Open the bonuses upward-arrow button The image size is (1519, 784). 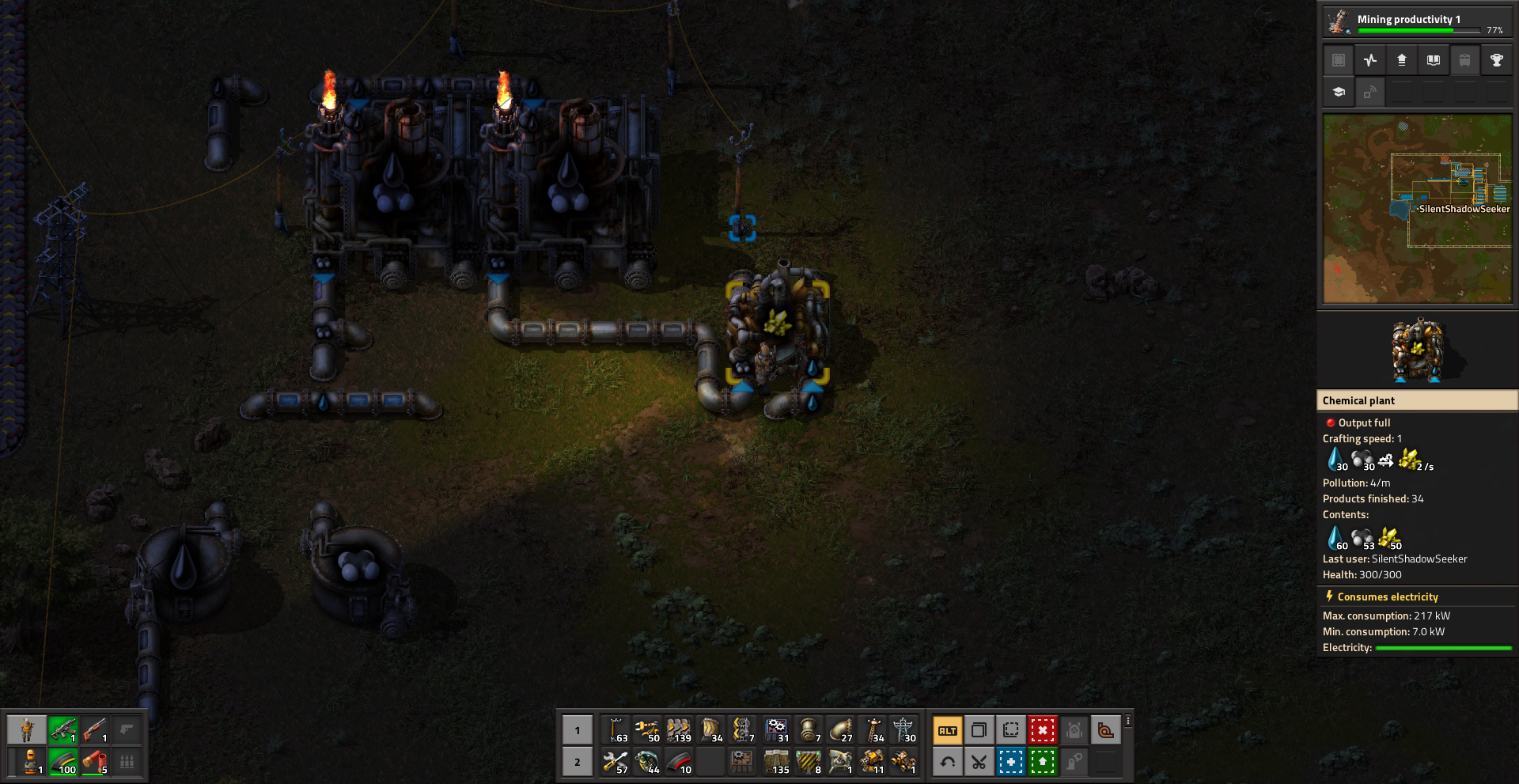(1402, 60)
